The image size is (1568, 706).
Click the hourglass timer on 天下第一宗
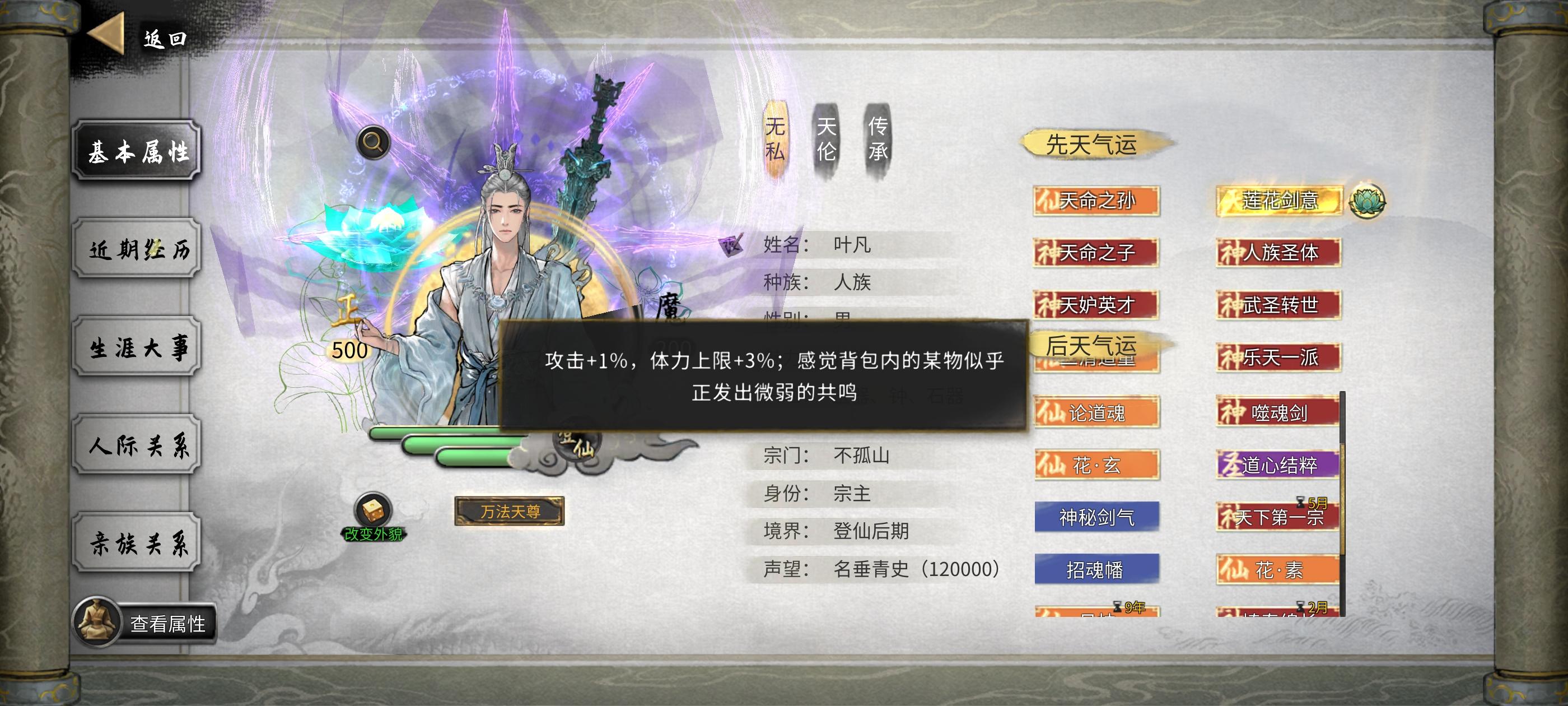point(1301,503)
